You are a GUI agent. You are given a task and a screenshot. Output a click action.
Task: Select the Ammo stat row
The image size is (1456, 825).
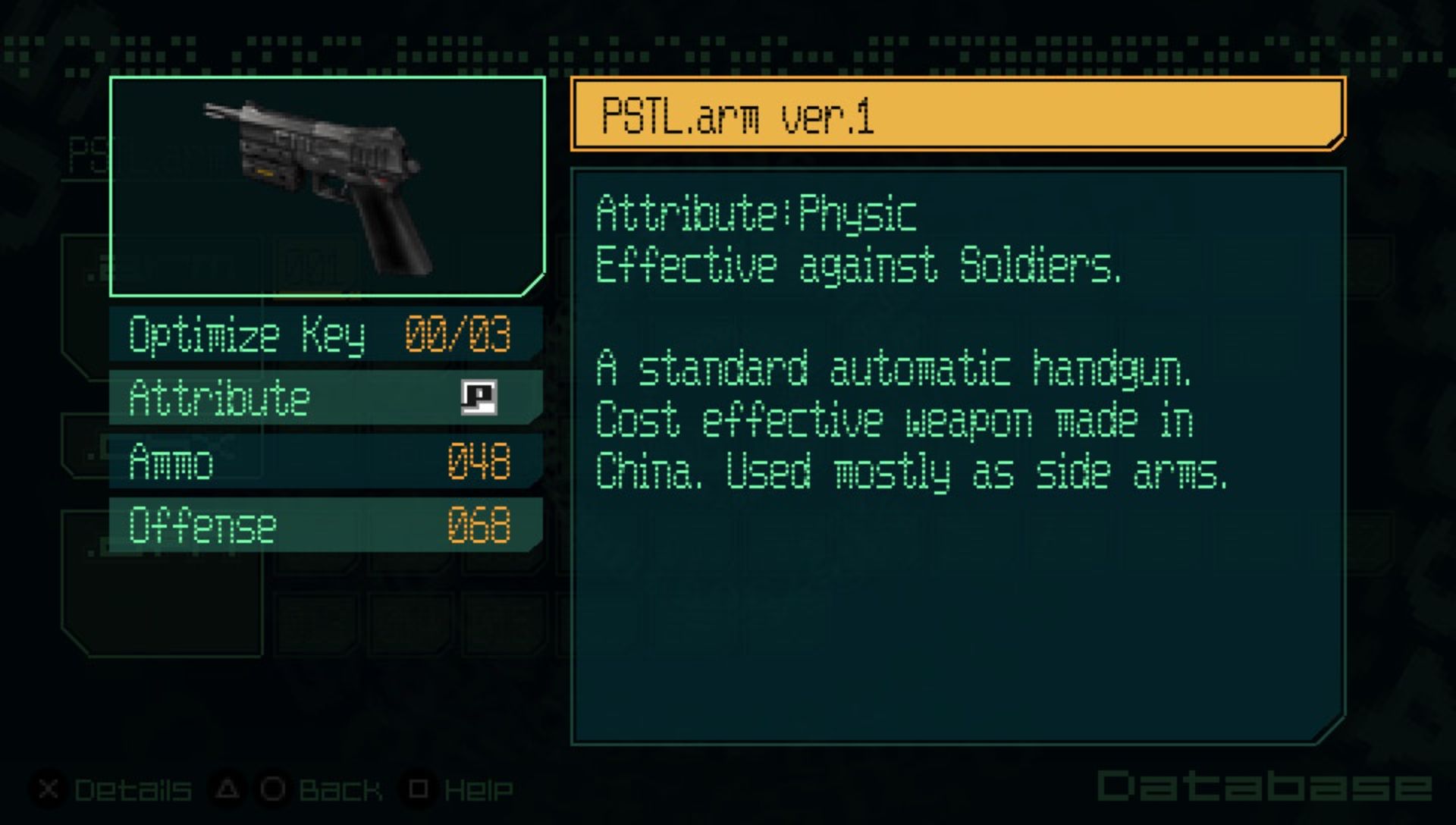coord(325,461)
